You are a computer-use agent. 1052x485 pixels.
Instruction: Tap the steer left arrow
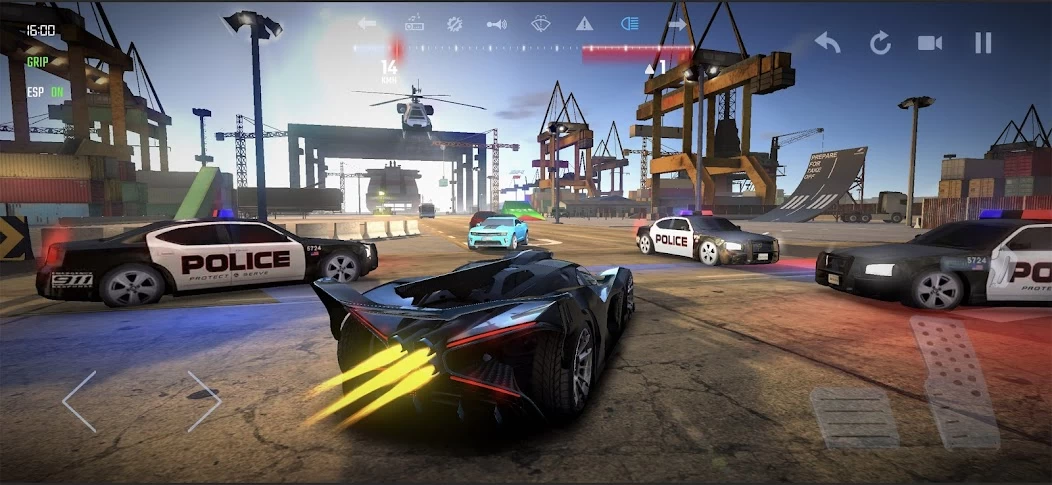pos(80,401)
